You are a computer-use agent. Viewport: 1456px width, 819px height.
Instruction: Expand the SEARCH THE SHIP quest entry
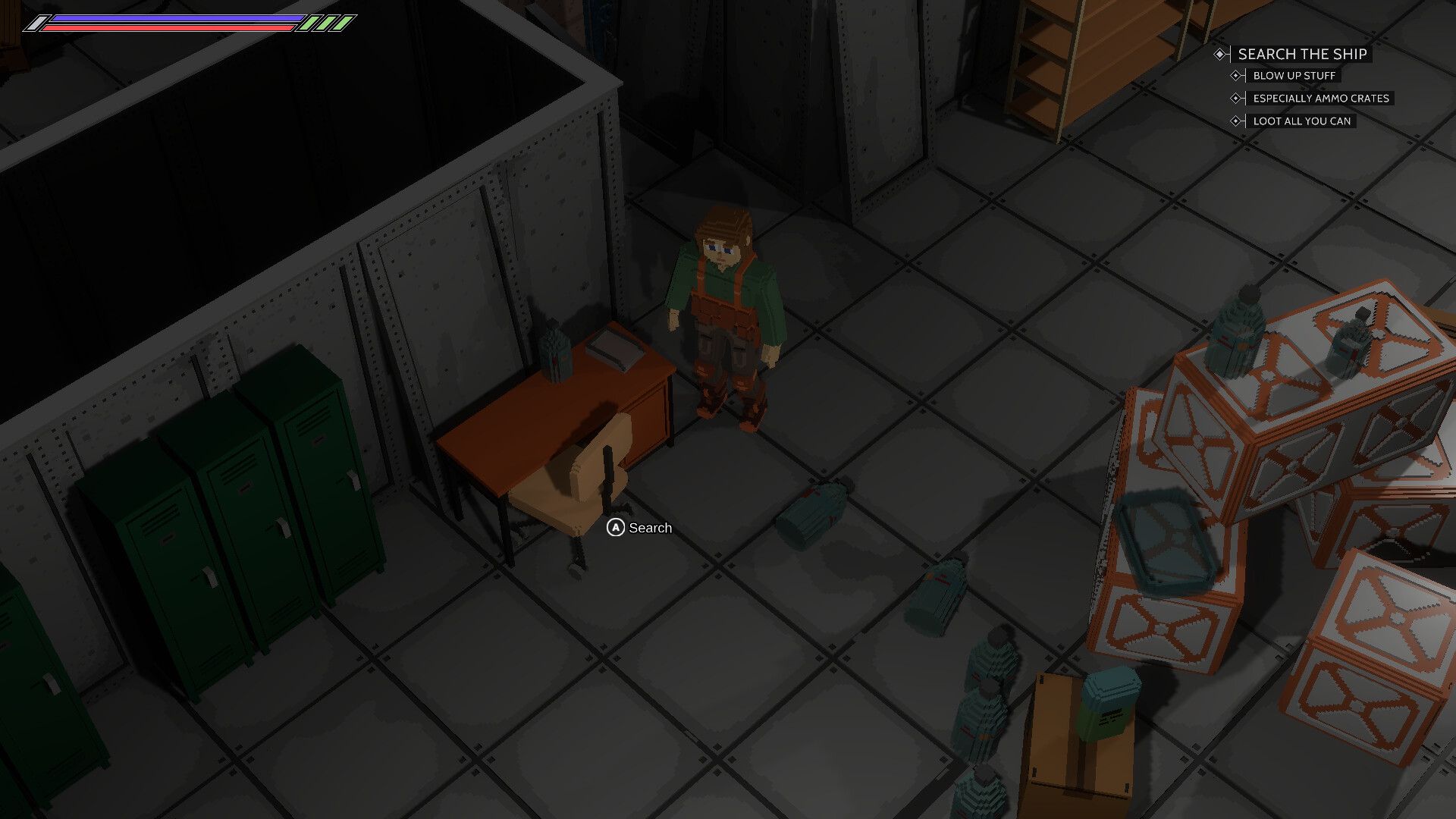[1302, 54]
